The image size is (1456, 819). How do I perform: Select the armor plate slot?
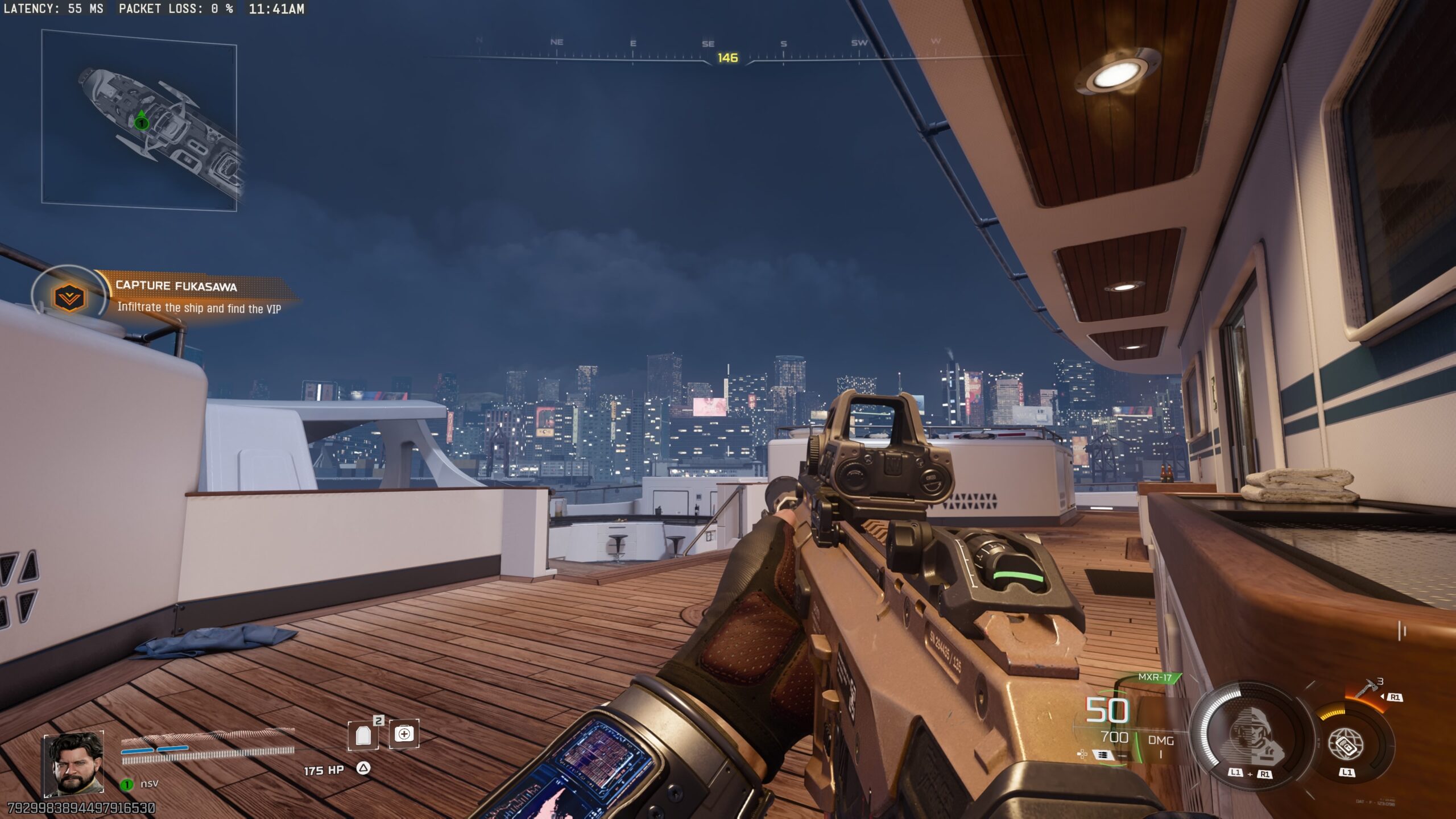363,735
